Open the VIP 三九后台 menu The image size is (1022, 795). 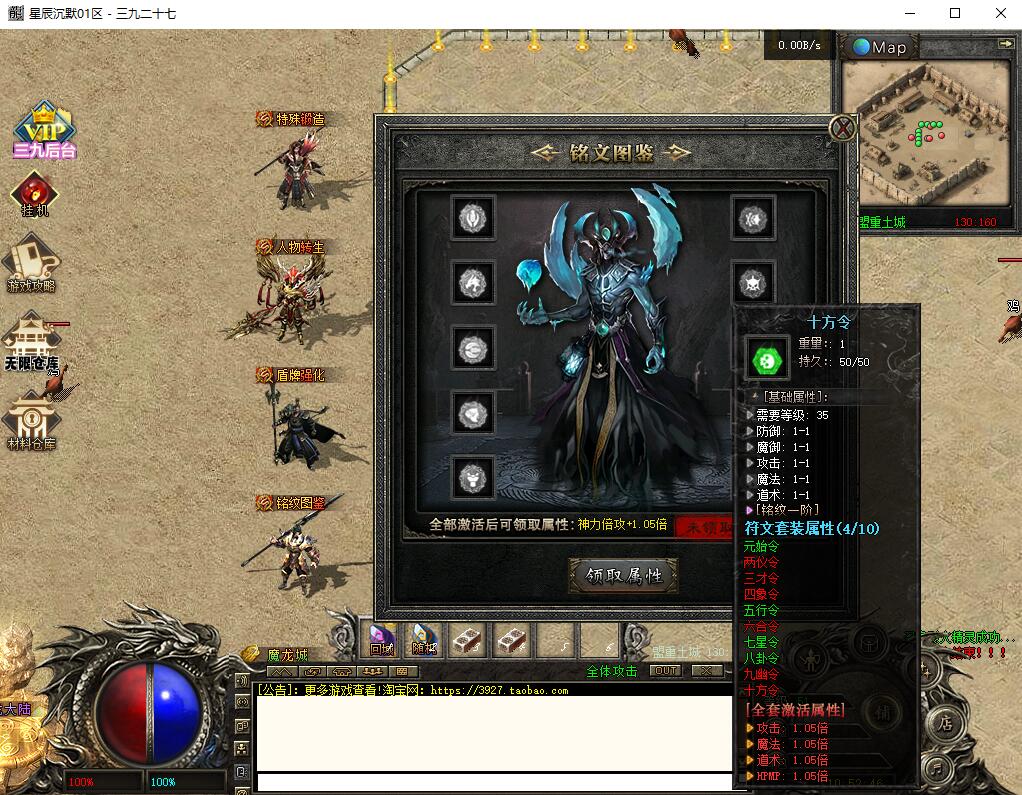pos(45,131)
